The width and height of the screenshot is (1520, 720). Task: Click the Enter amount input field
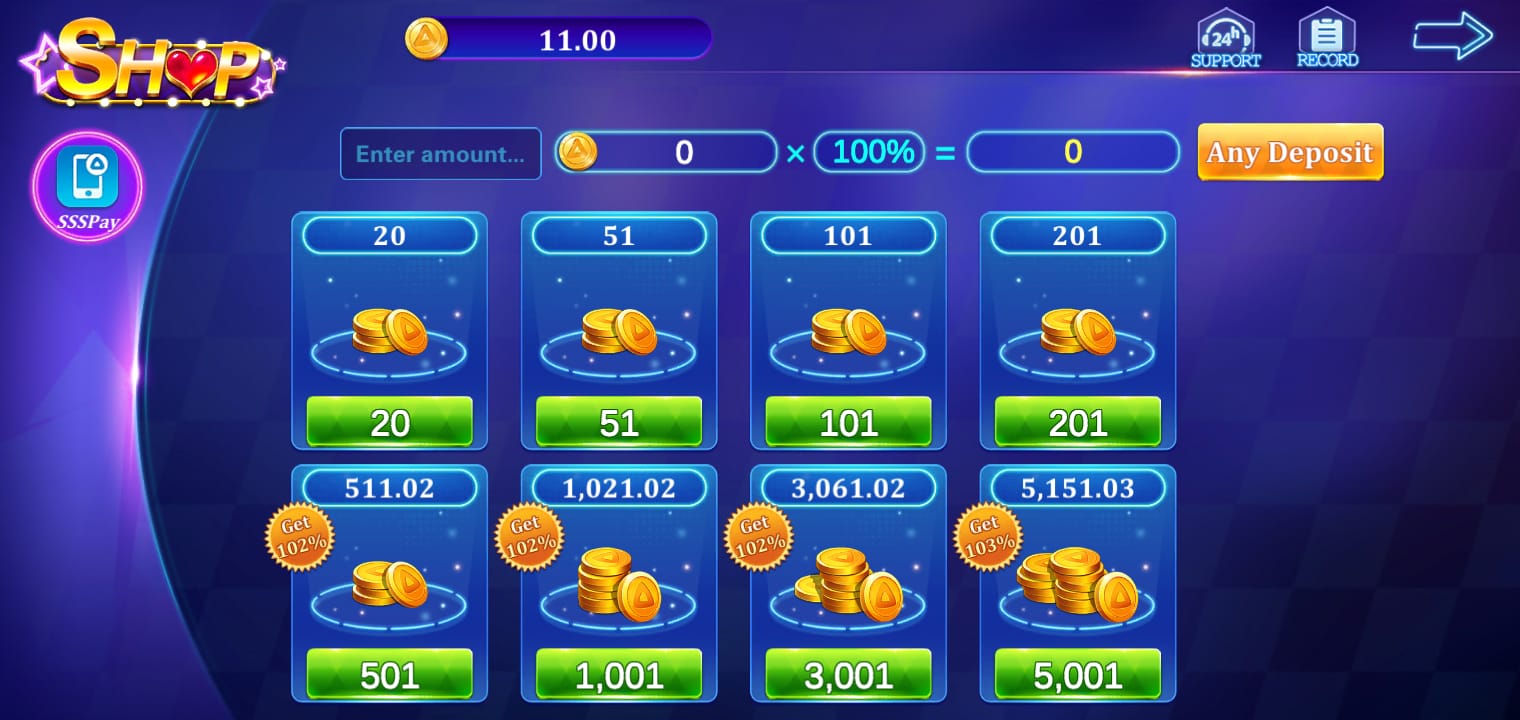tap(440, 153)
